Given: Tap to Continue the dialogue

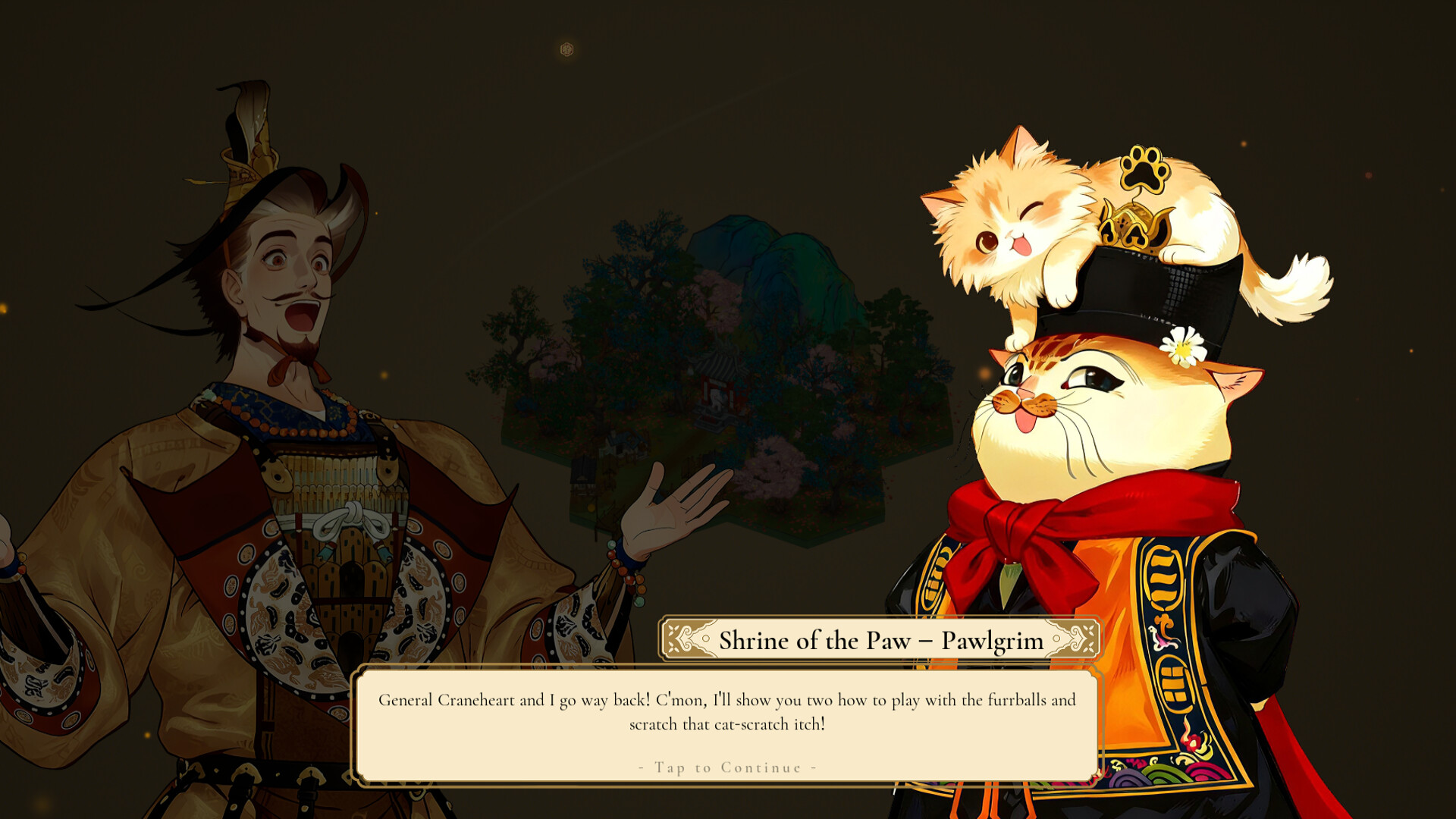Looking at the screenshot, I should [727, 767].
